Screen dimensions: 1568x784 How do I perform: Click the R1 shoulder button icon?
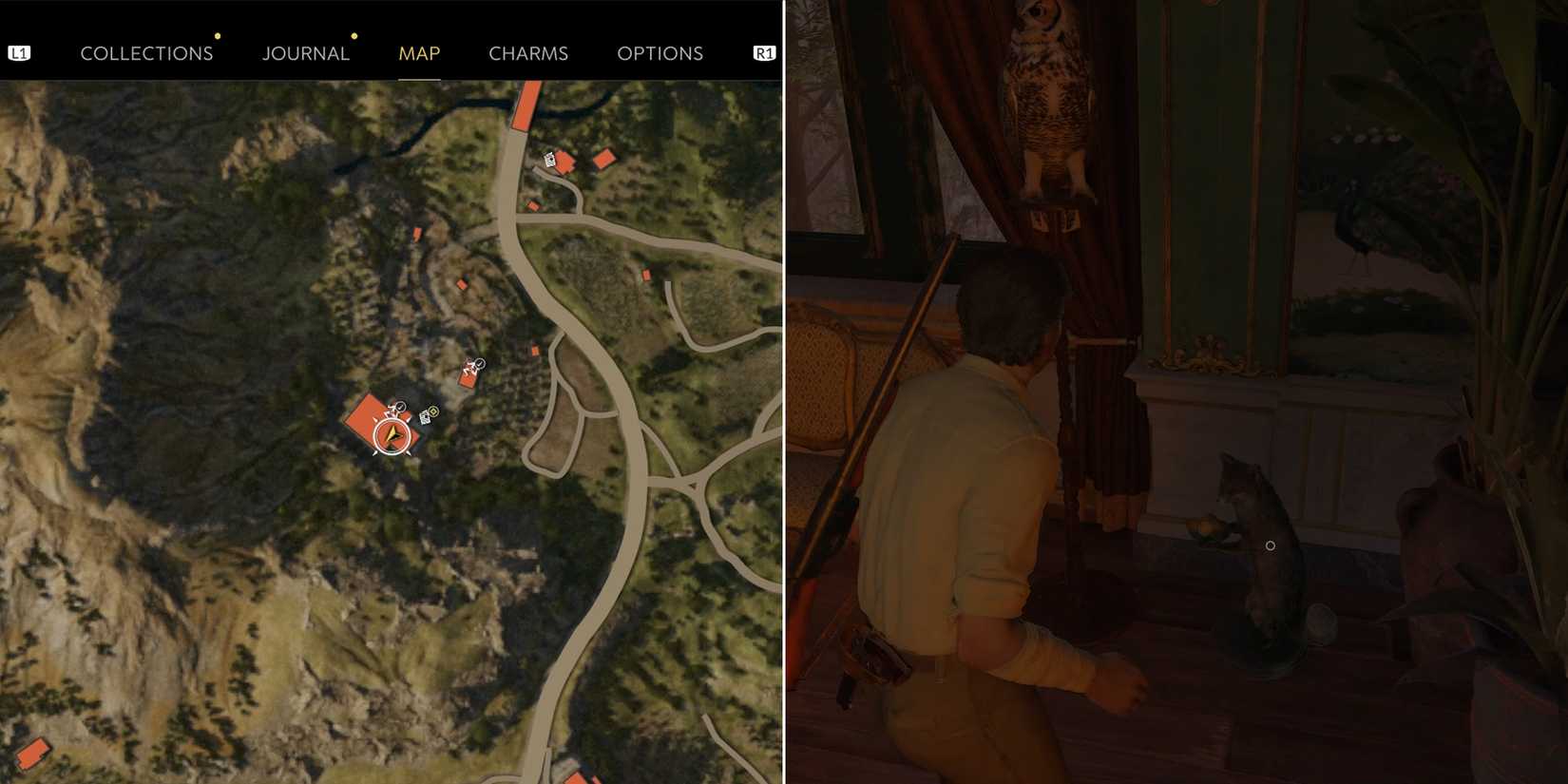pos(765,52)
